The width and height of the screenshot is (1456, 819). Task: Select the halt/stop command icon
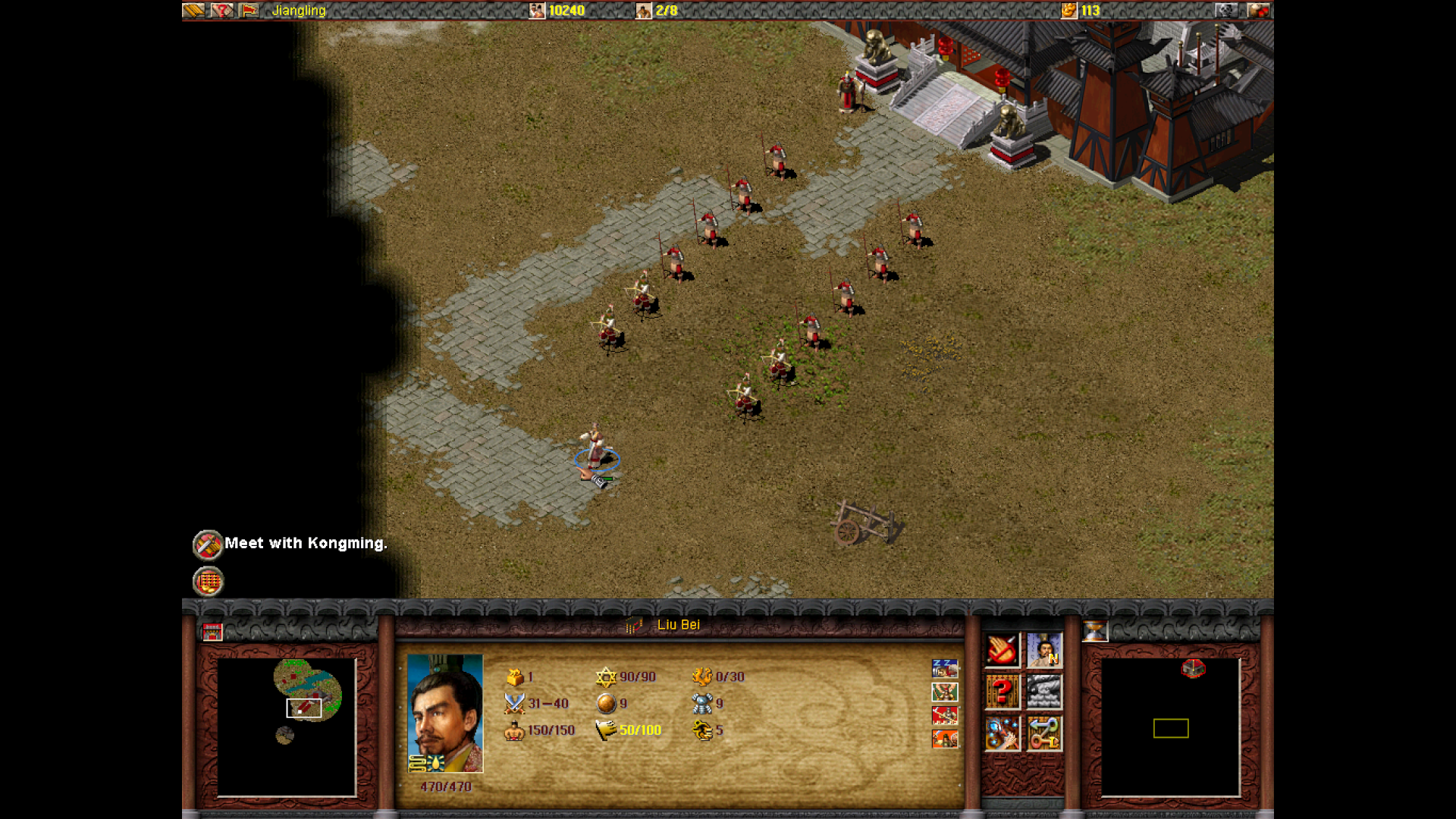coord(1002,649)
